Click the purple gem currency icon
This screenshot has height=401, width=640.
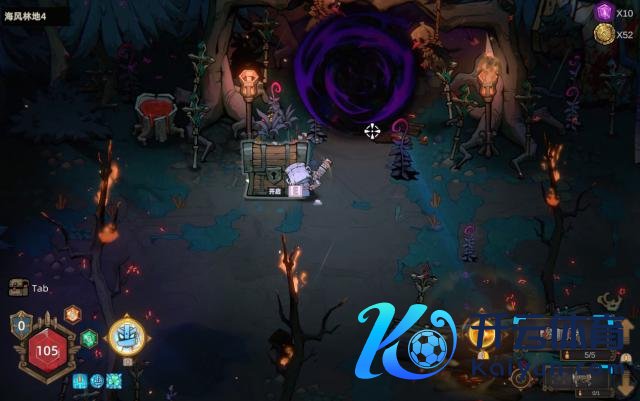[x=603, y=12]
